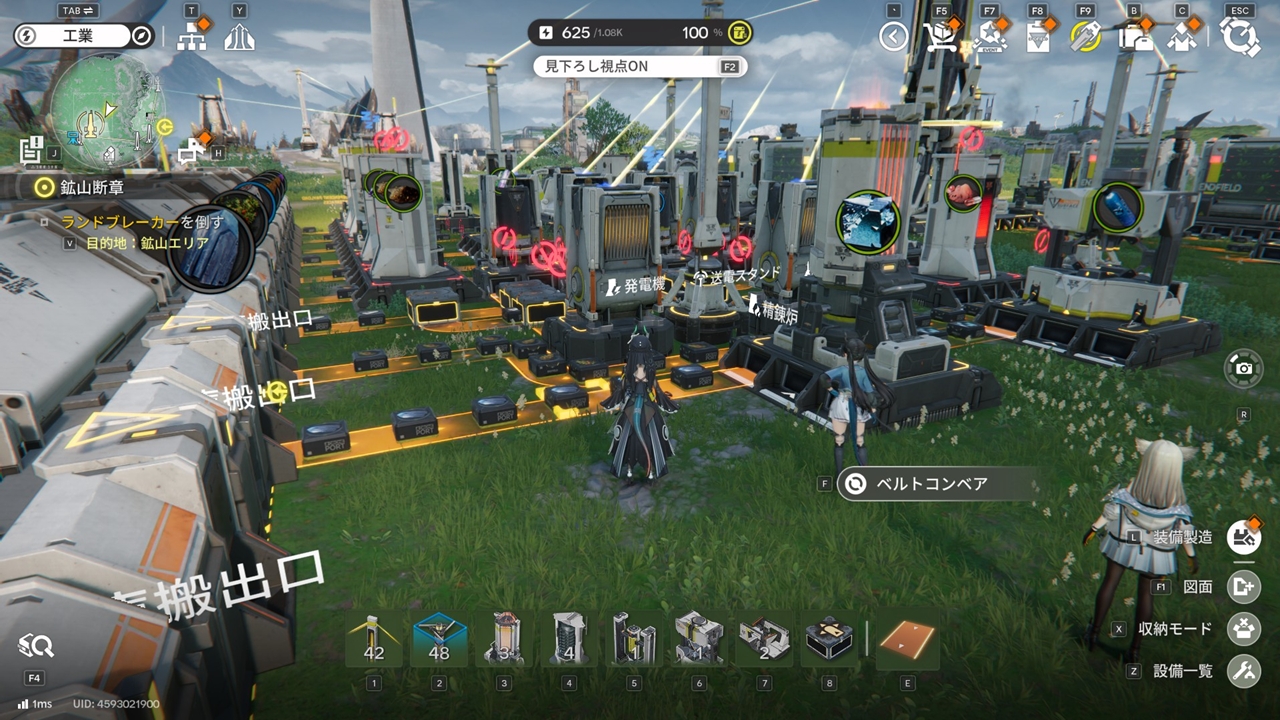Open the main menu ring icon
Screen dimensions: 1280x720
1240,38
